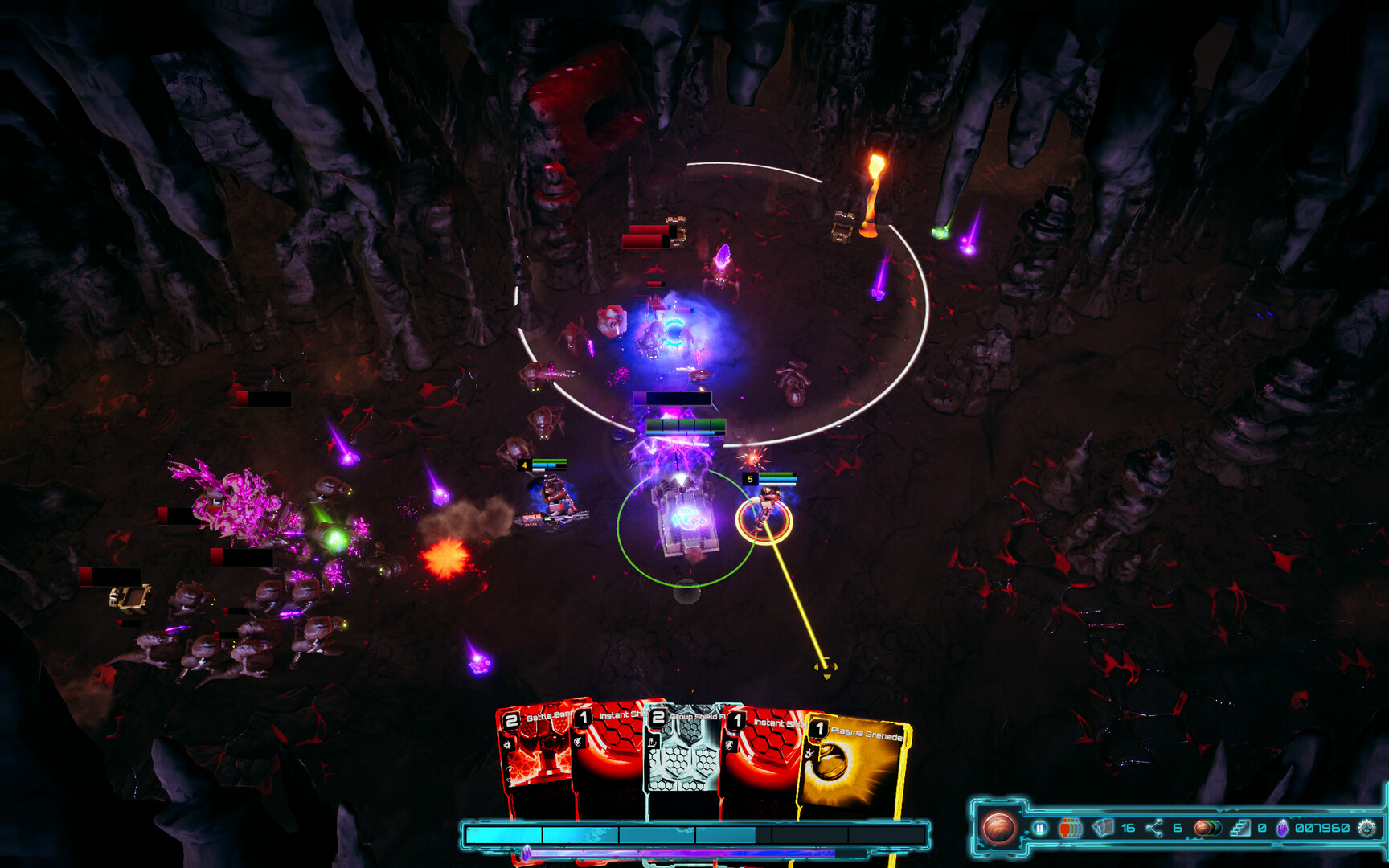The width and height of the screenshot is (1389, 868).
Task: Select the overlapping planets icon on the HUD
Action: click(1208, 829)
